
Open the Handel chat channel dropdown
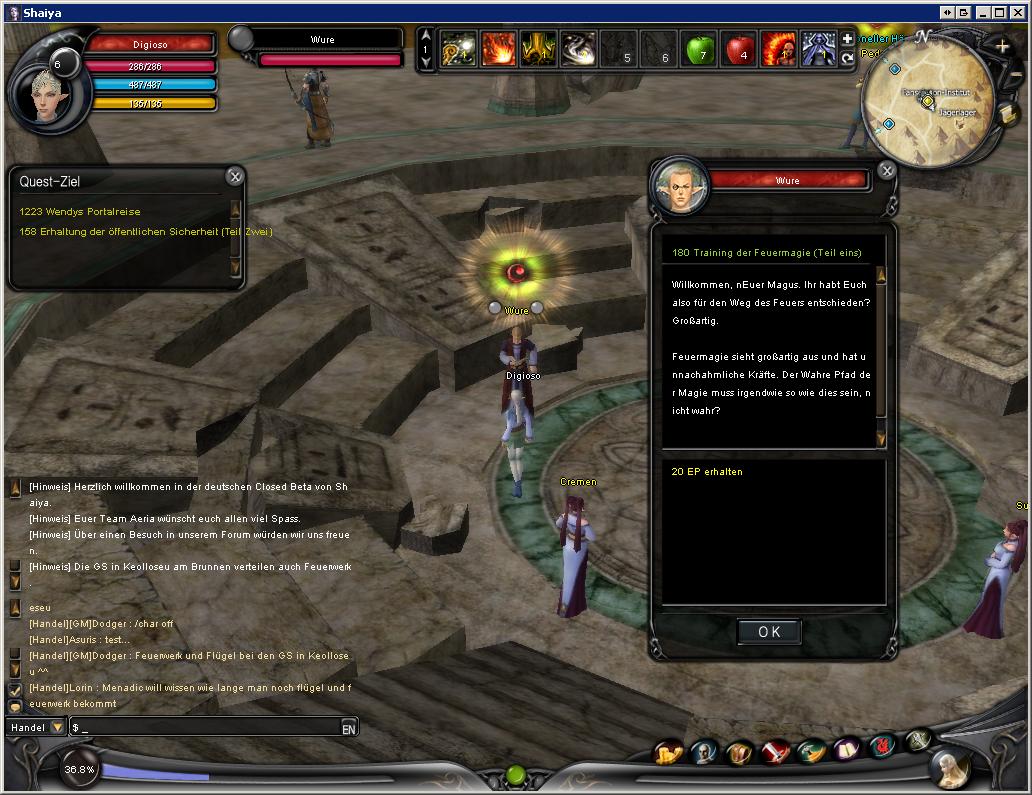click(x=57, y=727)
